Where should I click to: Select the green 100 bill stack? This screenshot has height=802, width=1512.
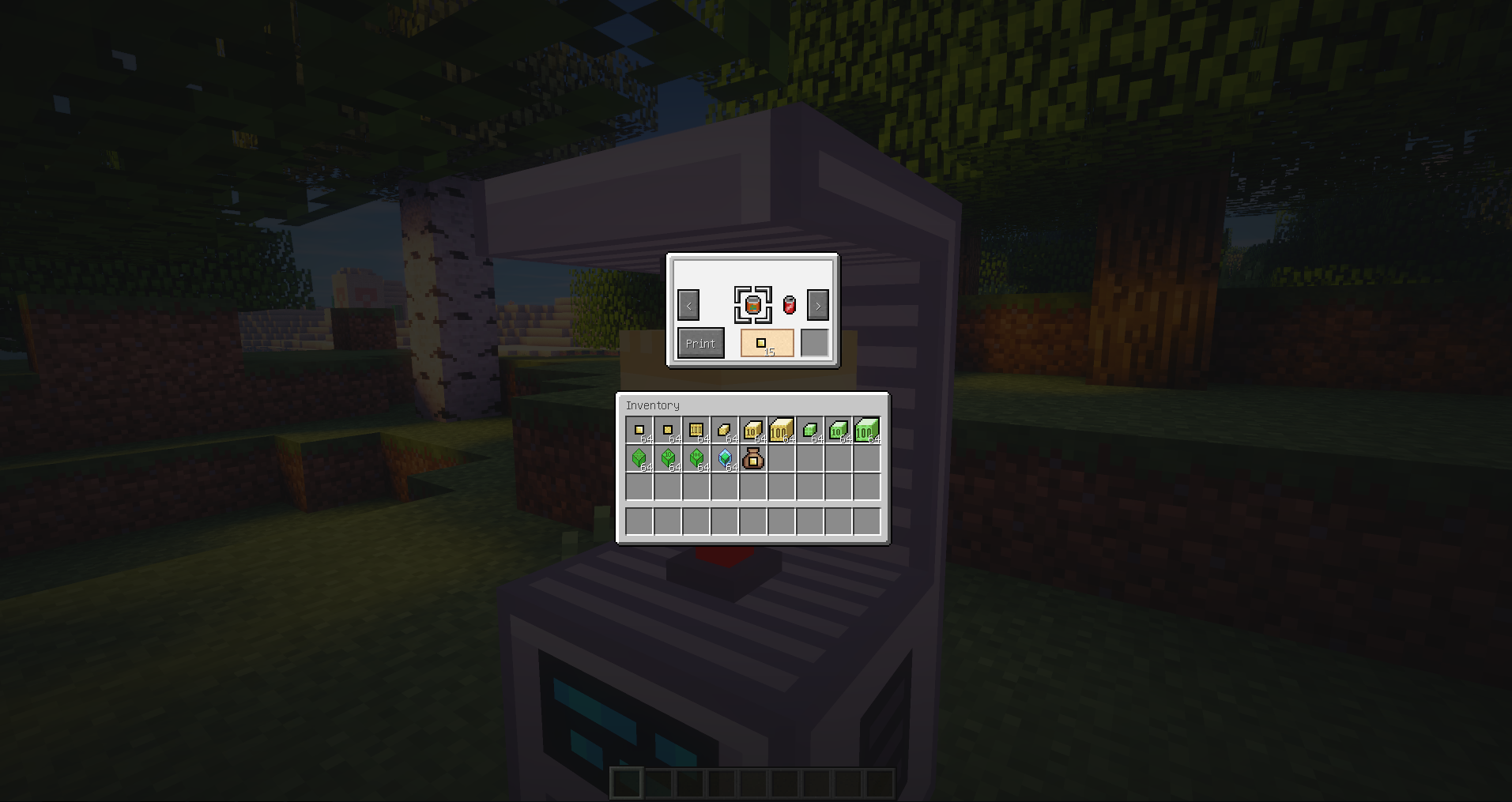(x=867, y=431)
